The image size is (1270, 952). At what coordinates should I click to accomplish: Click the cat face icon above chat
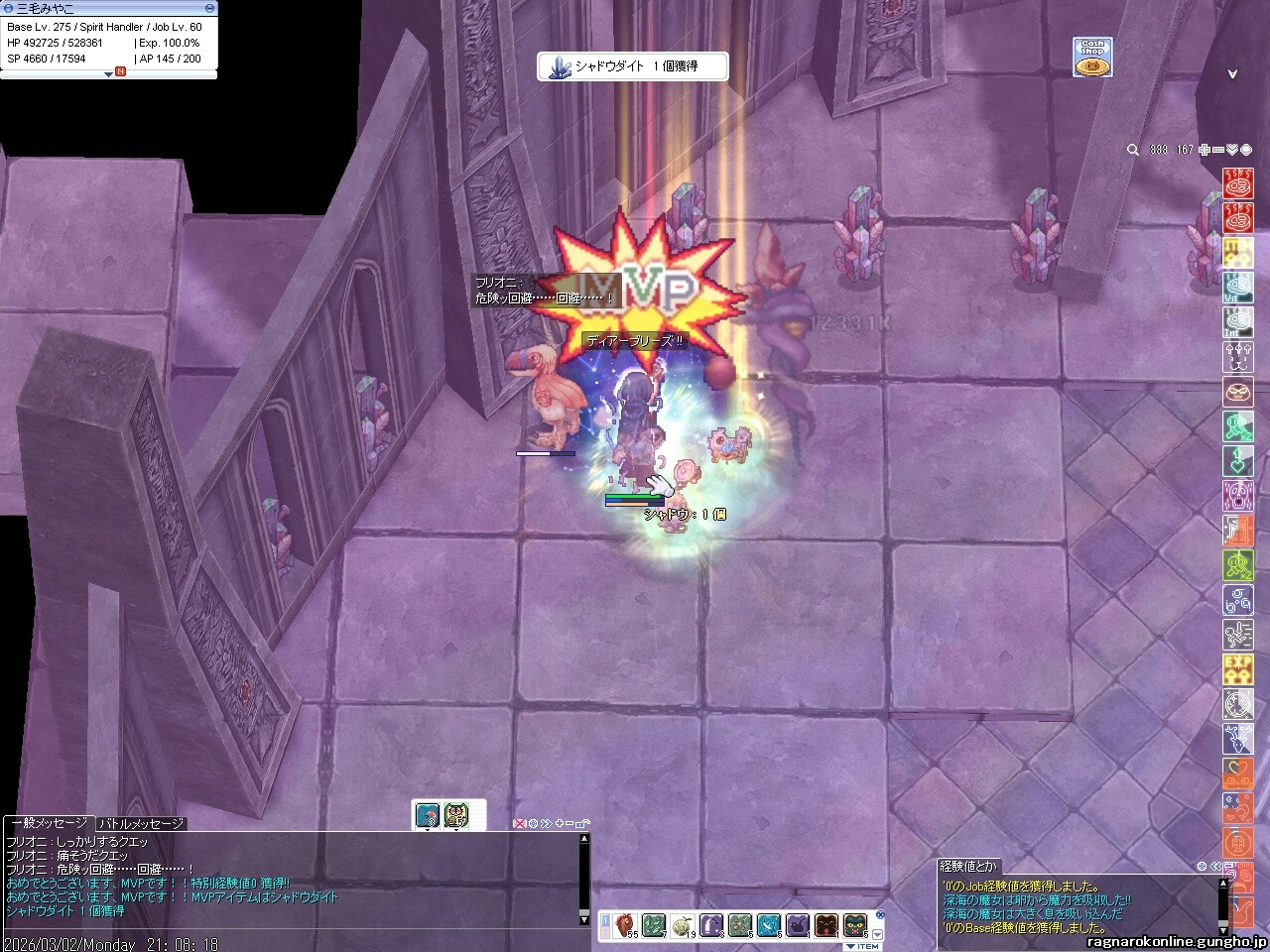pyautogui.click(x=455, y=815)
